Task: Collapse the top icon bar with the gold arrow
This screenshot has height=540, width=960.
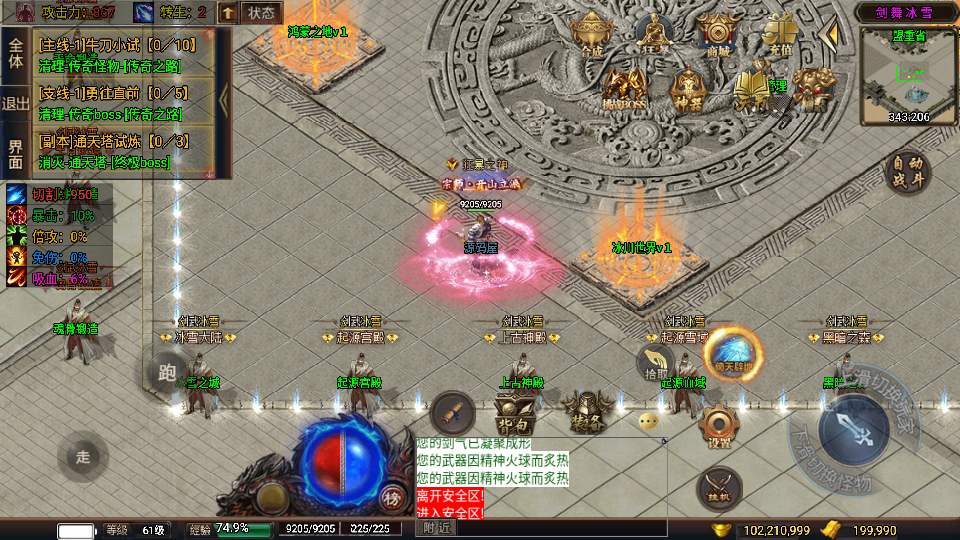Action: 829,36
